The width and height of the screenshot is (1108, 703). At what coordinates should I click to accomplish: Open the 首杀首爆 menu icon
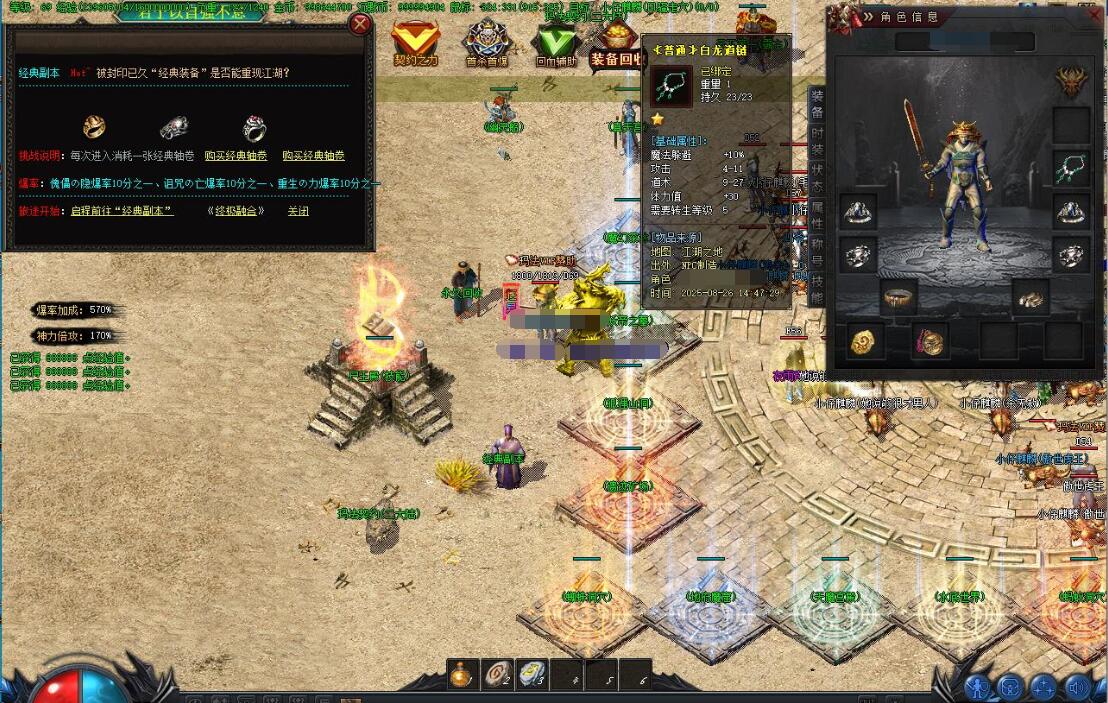point(486,43)
